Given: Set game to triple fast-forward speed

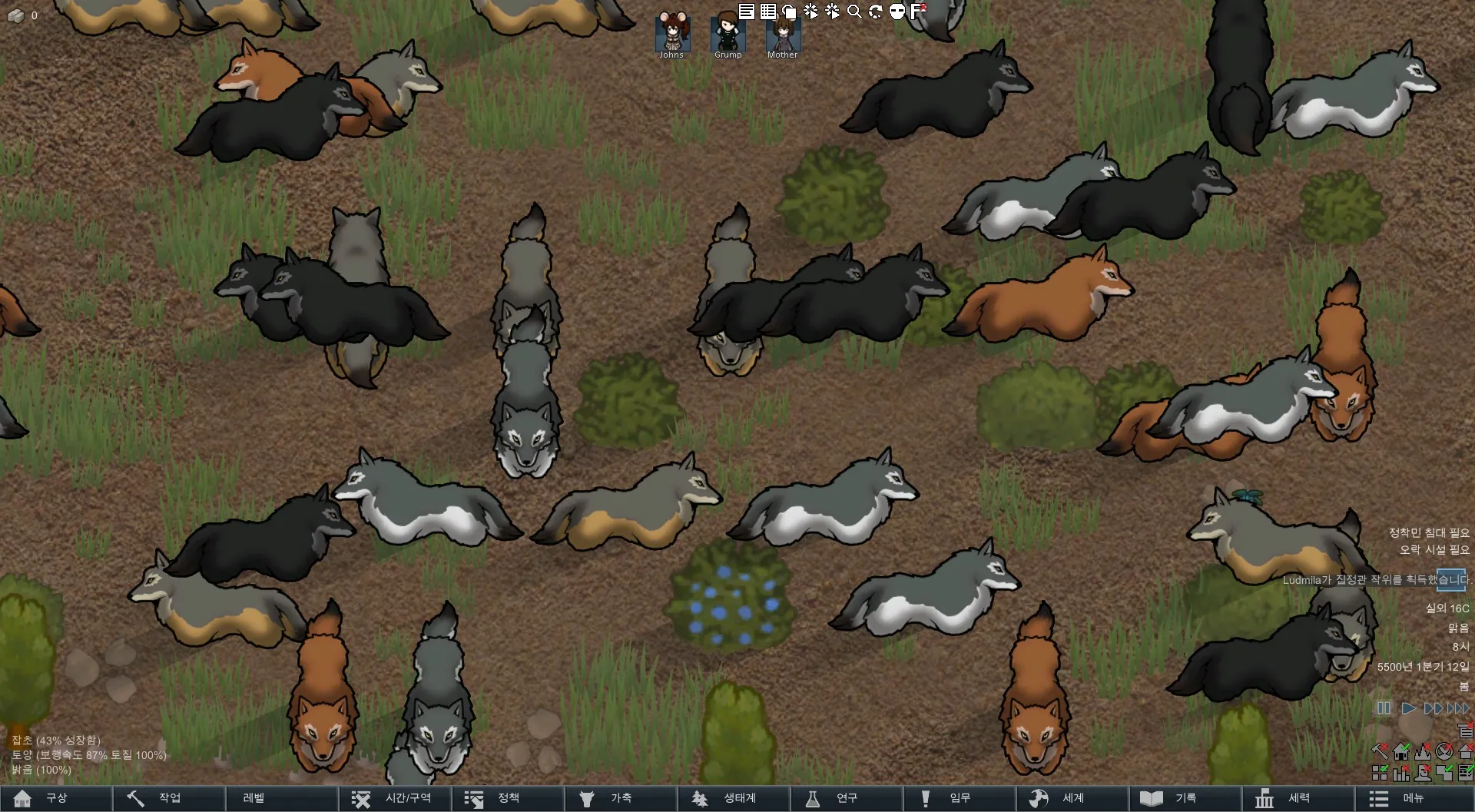Looking at the screenshot, I should [1458, 708].
